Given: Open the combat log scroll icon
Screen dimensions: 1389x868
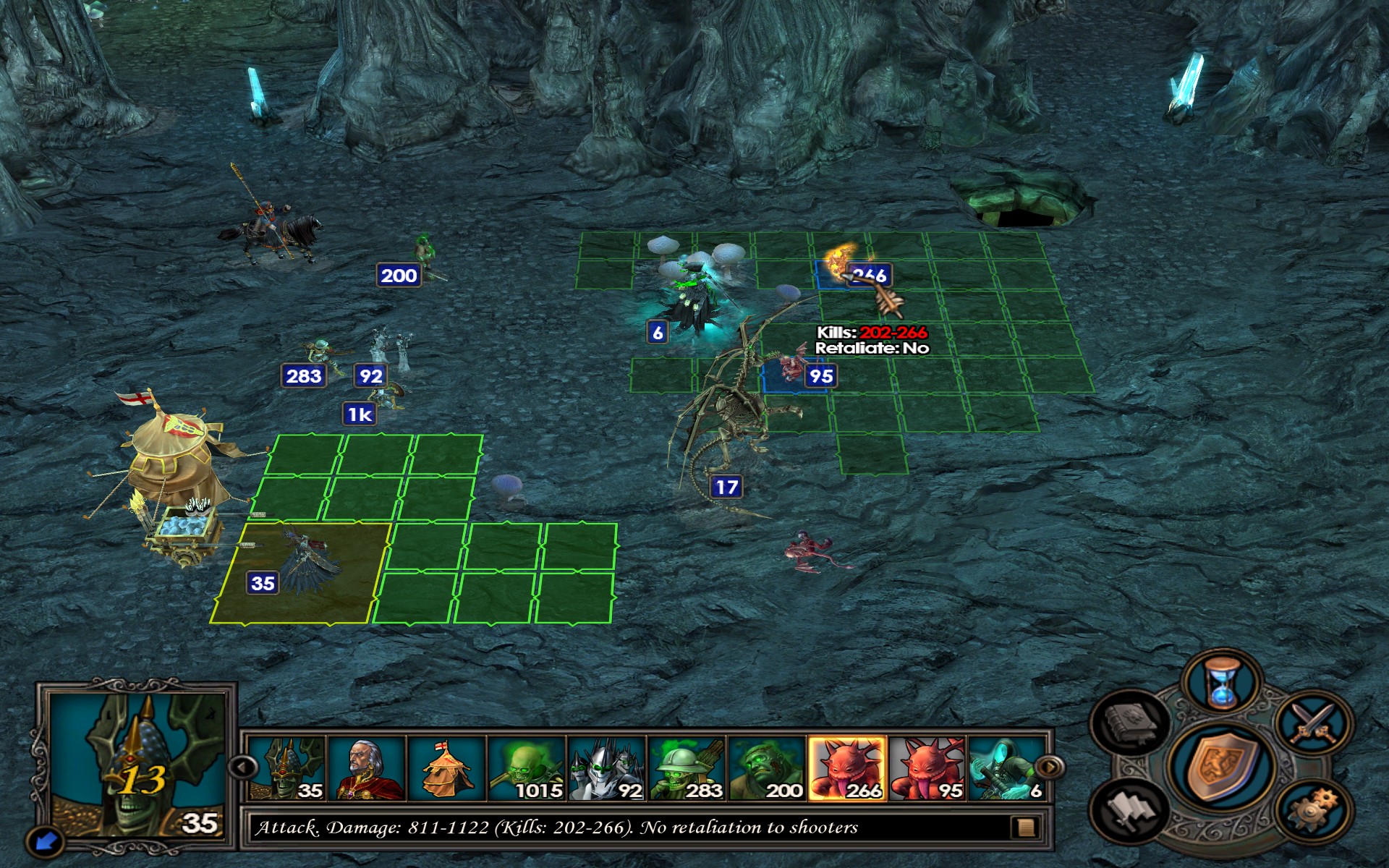Looking at the screenshot, I should [x=1025, y=827].
